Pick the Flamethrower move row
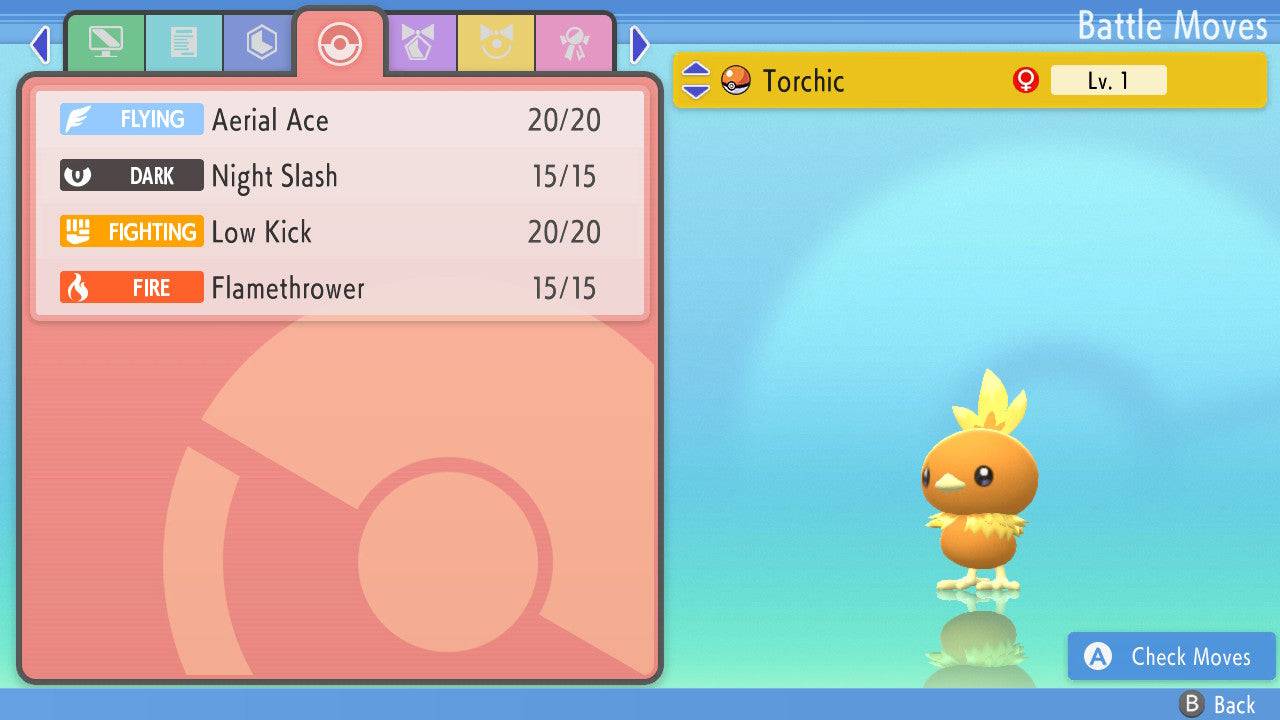Viewport: 1280px width, 720px height. pos(340,288)
